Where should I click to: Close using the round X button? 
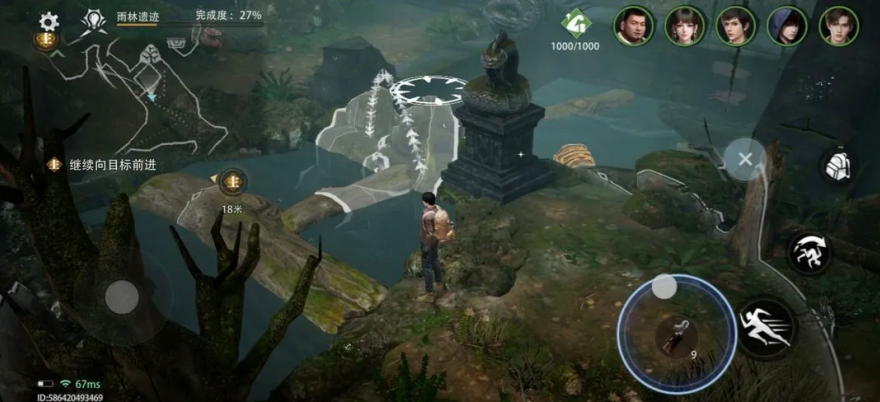pyautogui.click(x=745, y=158)
